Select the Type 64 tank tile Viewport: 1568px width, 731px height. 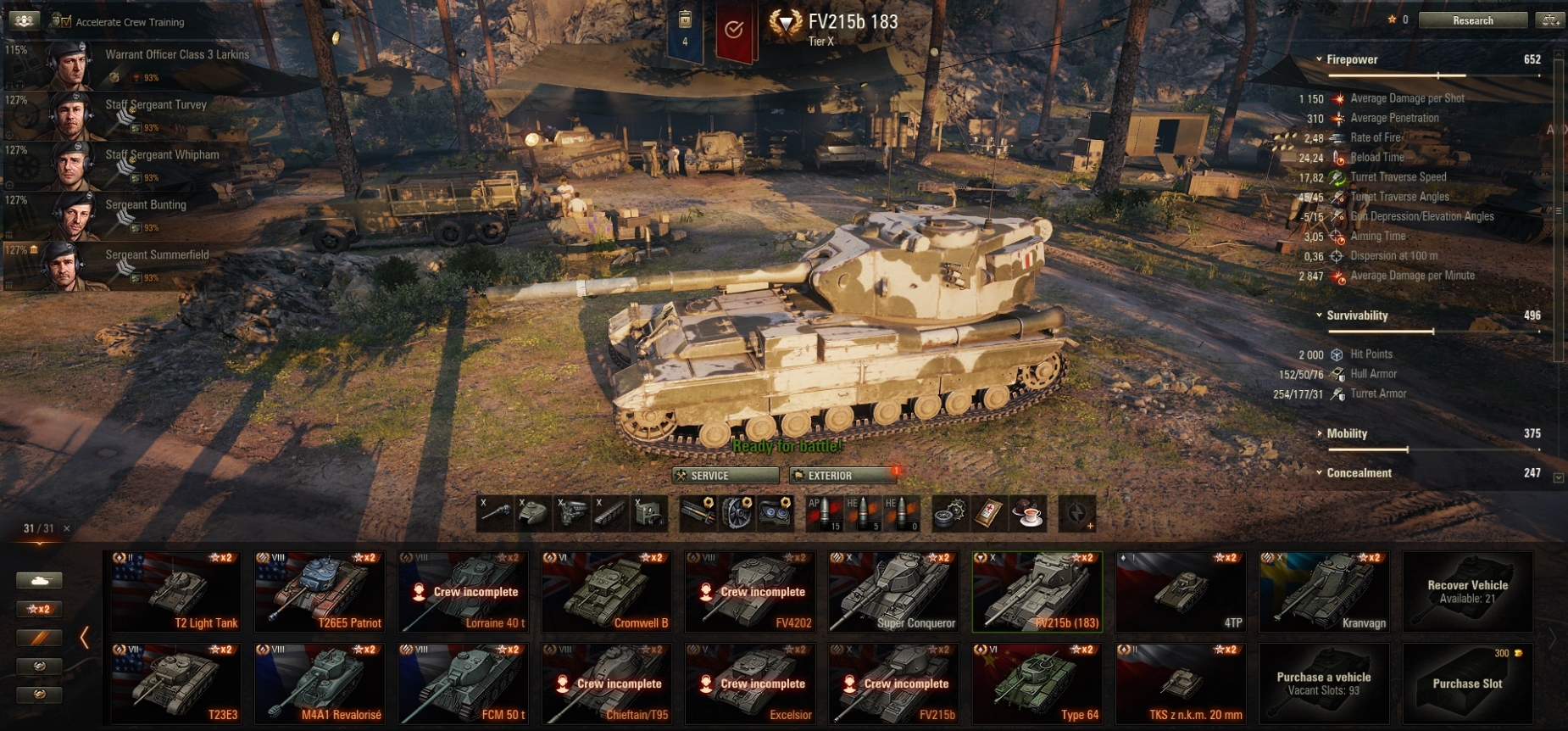[x=1037, y=684]
